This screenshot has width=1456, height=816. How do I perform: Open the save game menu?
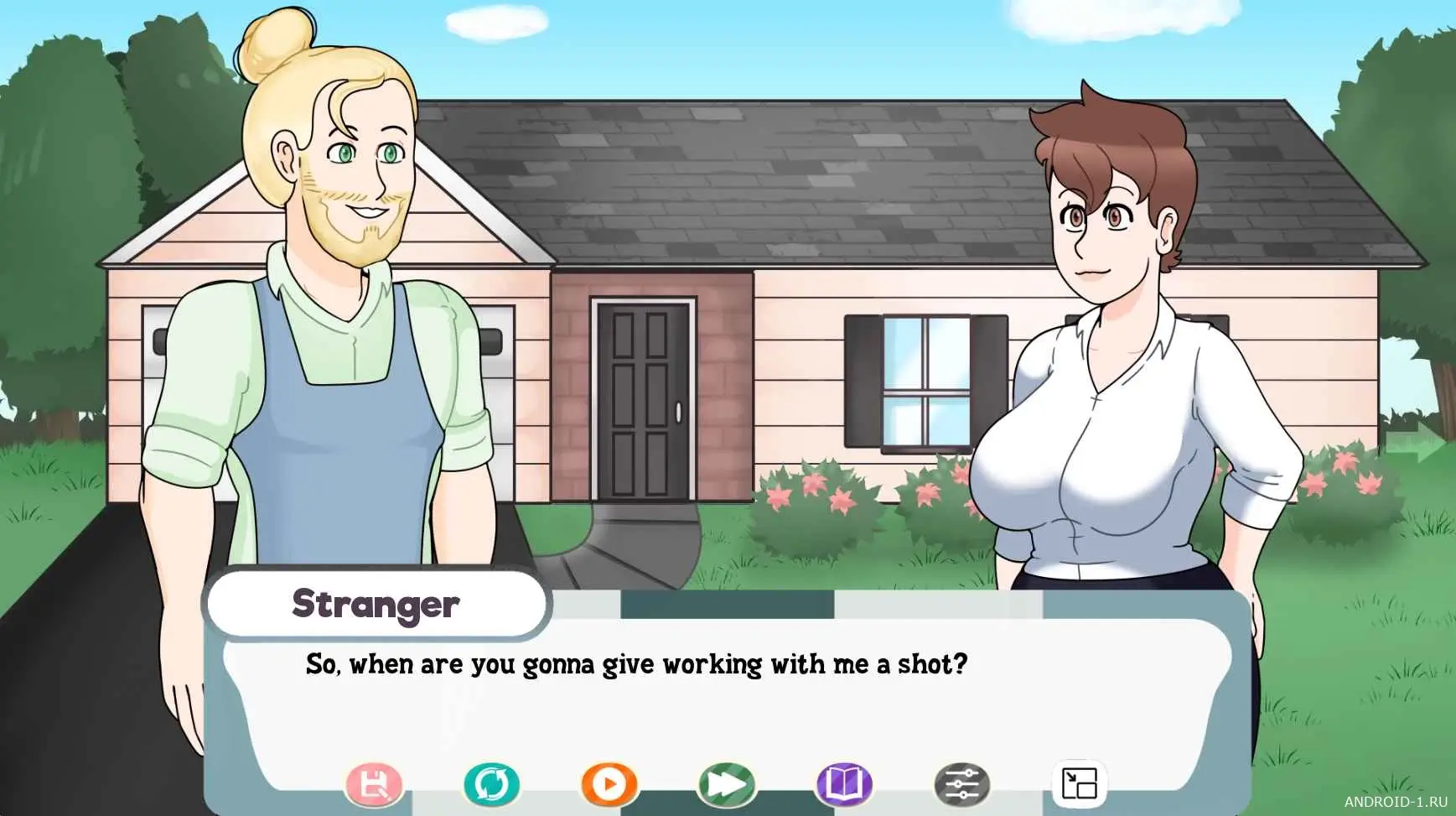pos(374,785)
